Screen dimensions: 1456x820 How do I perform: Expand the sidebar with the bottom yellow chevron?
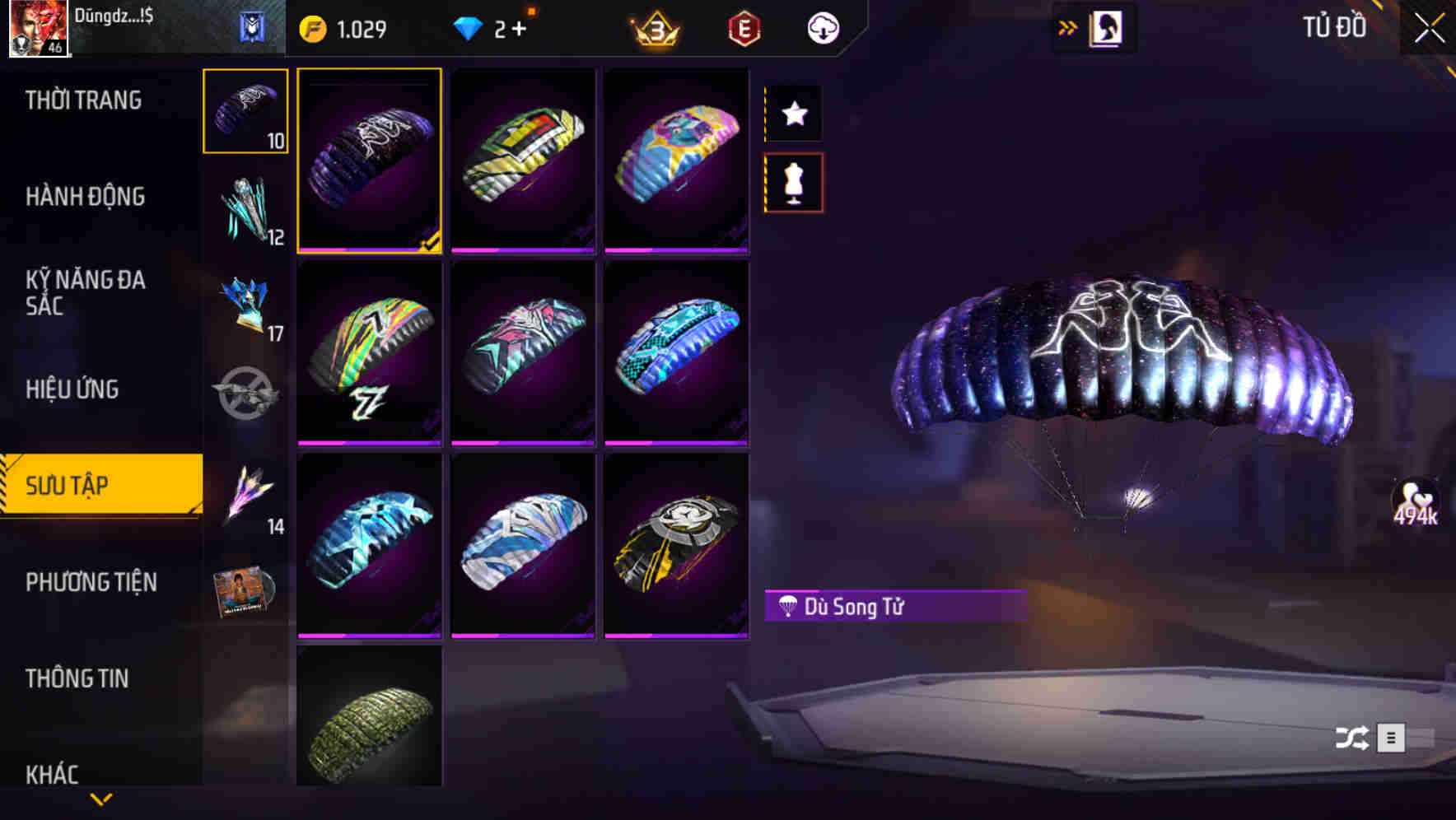point(101,799)
